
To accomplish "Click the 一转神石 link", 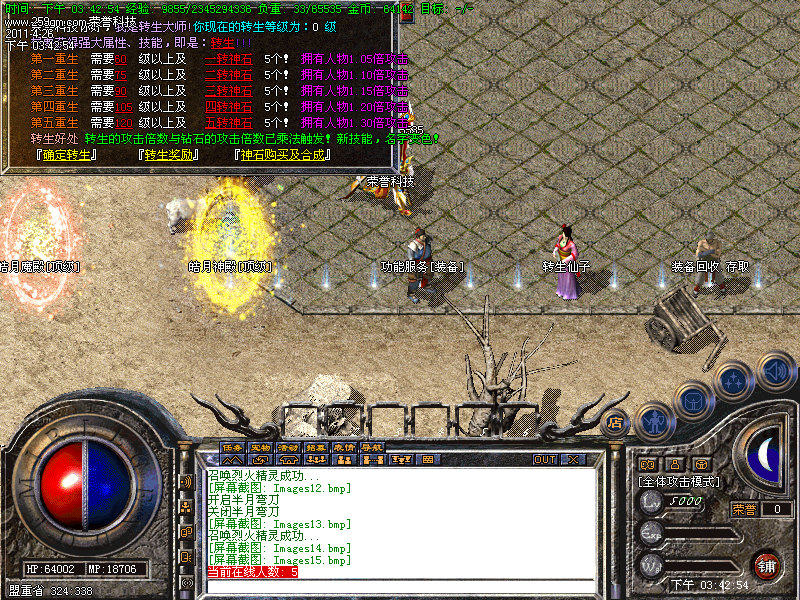I will [x=228, y=59].
